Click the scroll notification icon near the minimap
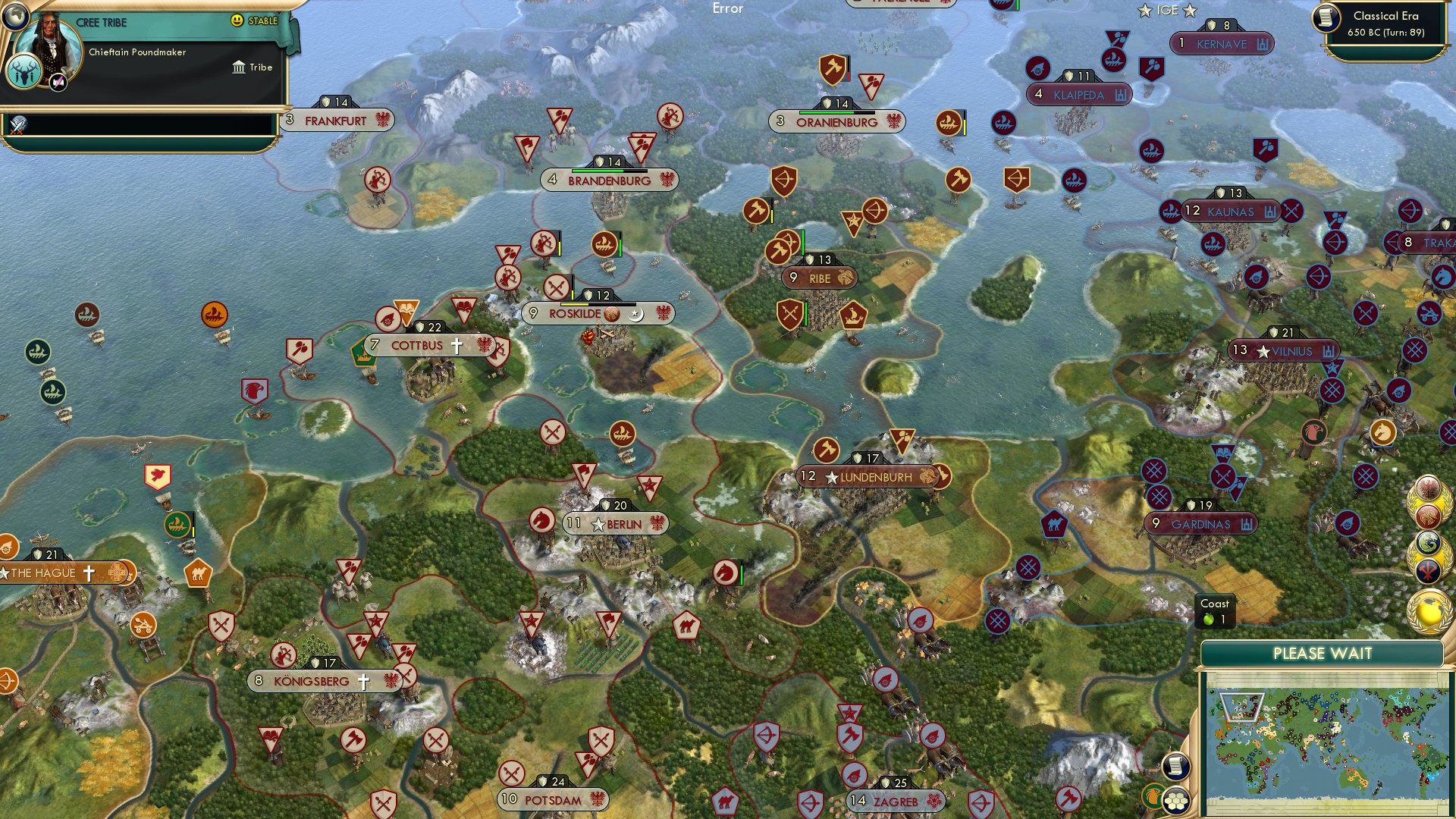 click(x=1175, y=766)
